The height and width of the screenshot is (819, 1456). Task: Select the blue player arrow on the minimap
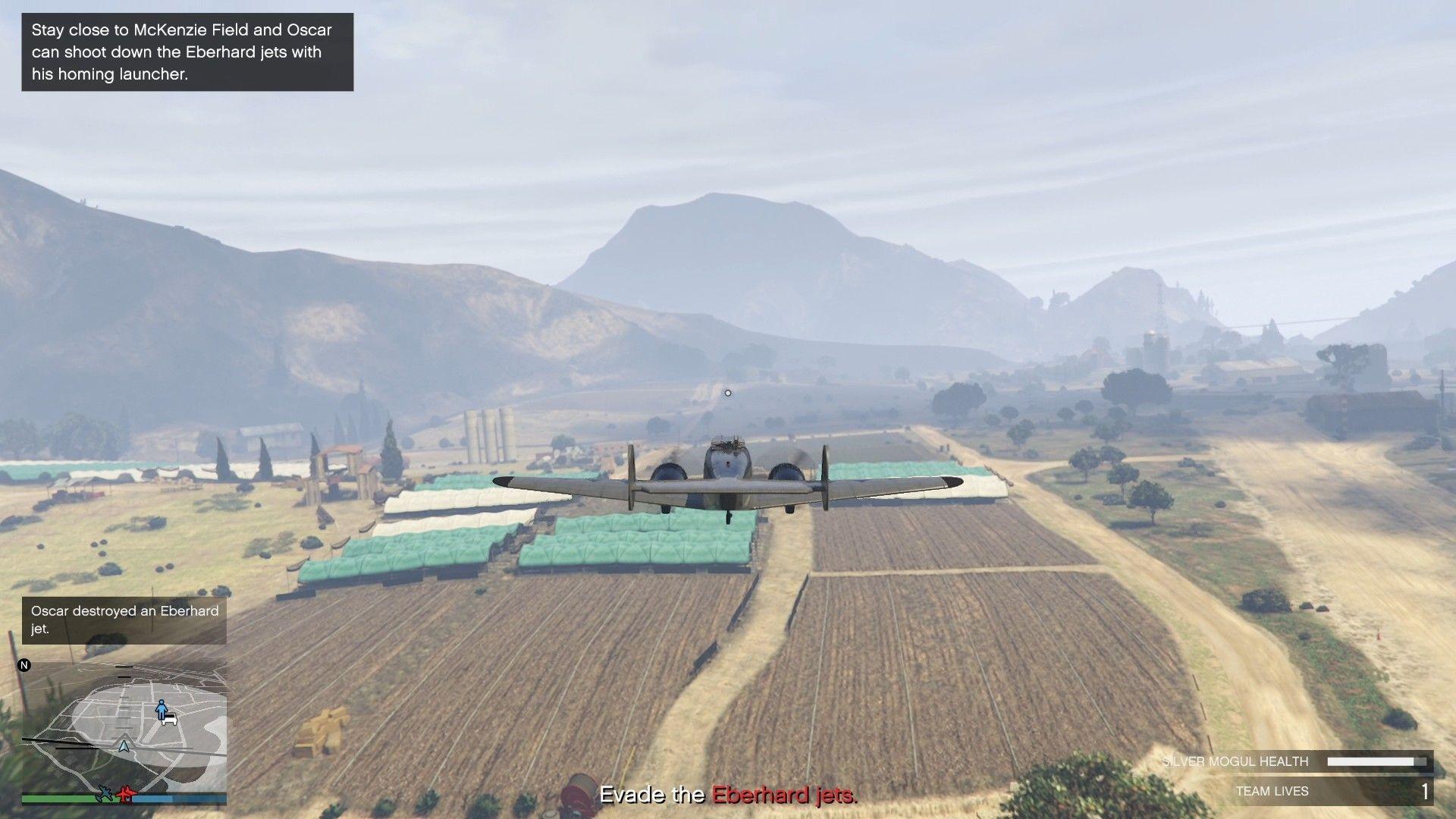tap(124, 747)
